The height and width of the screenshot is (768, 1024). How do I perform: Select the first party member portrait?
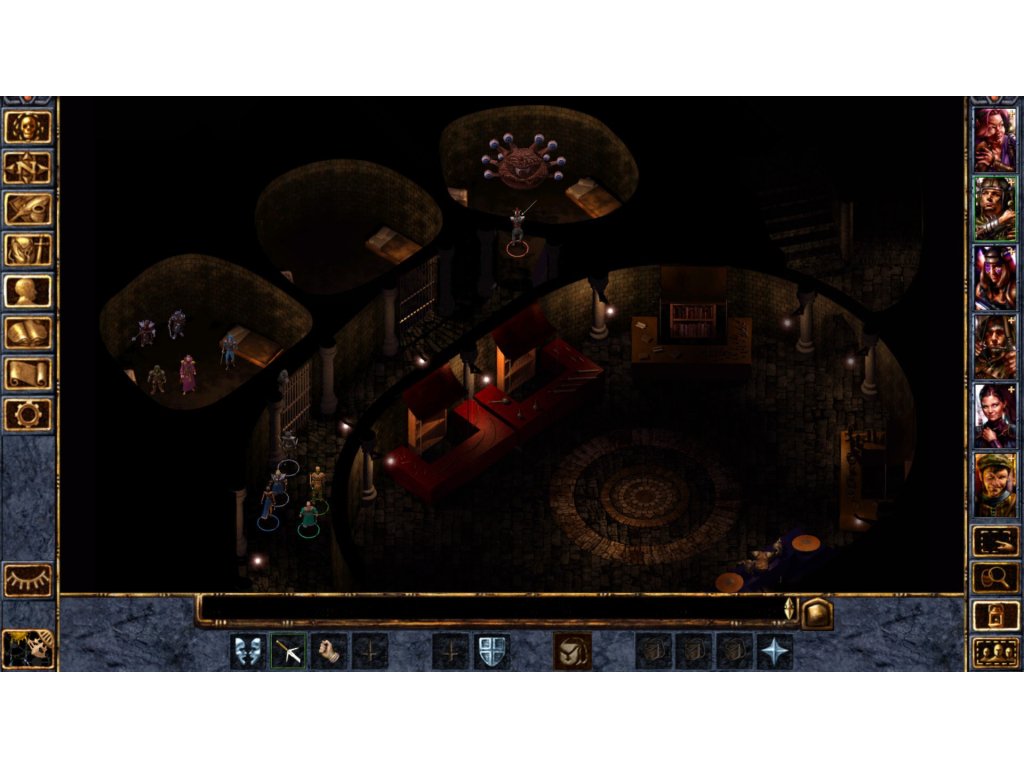(x=995, y=139)
